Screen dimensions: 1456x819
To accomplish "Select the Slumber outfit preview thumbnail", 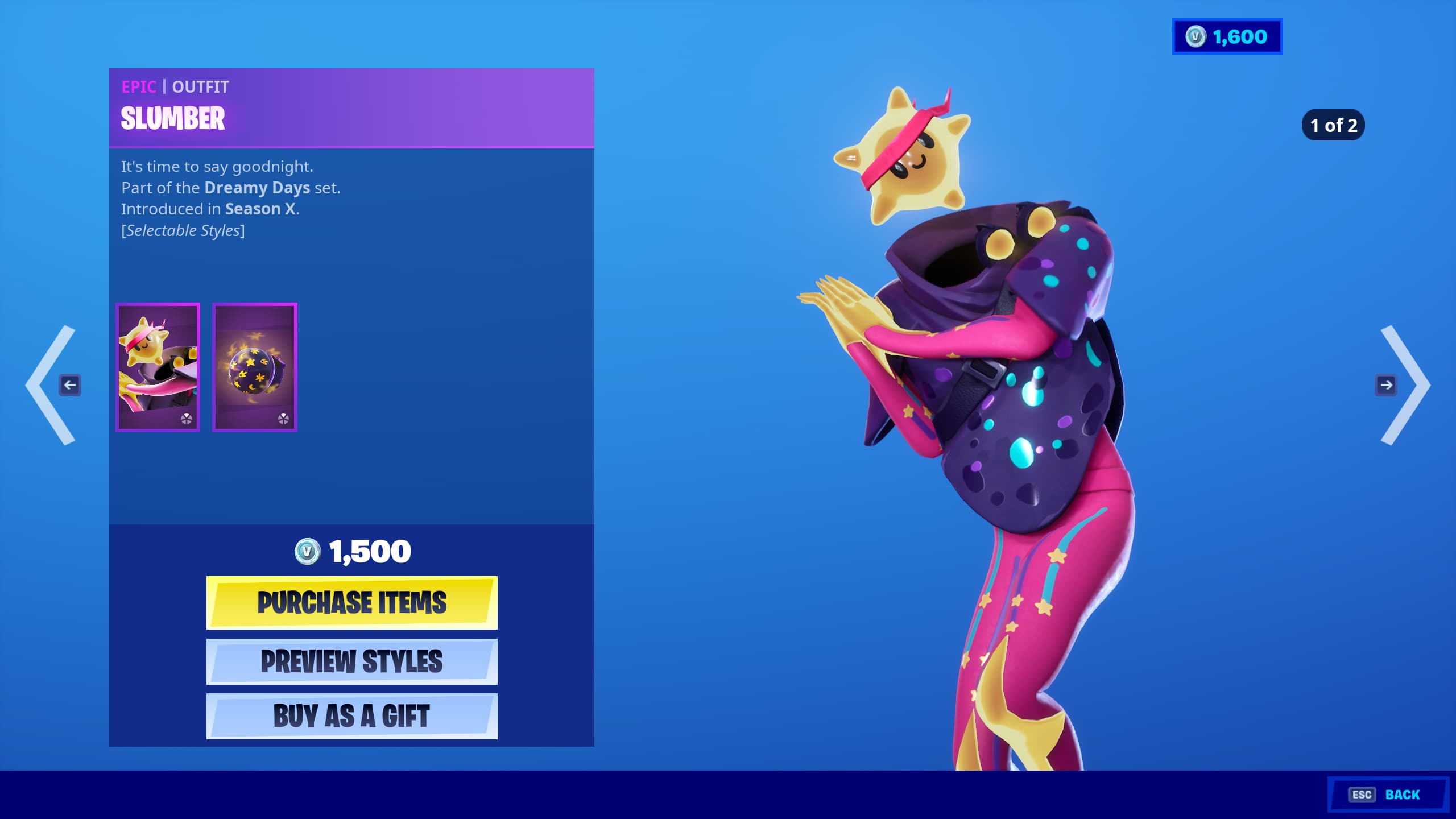I will pyautogui.click(x=158, y=367).
